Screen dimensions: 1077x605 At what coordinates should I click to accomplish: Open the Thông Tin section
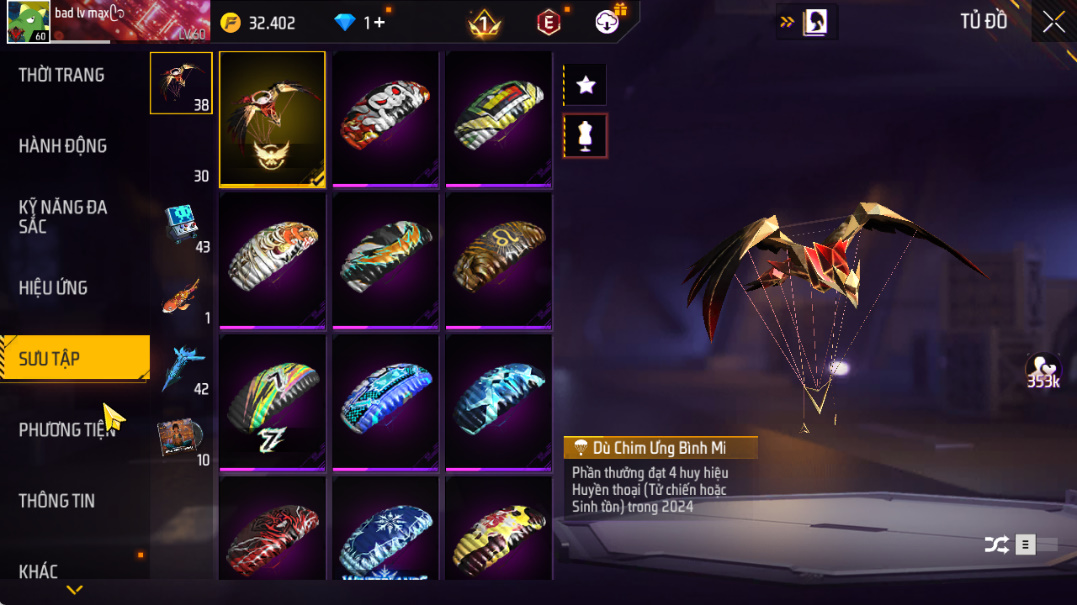click(x=57, y=501)
